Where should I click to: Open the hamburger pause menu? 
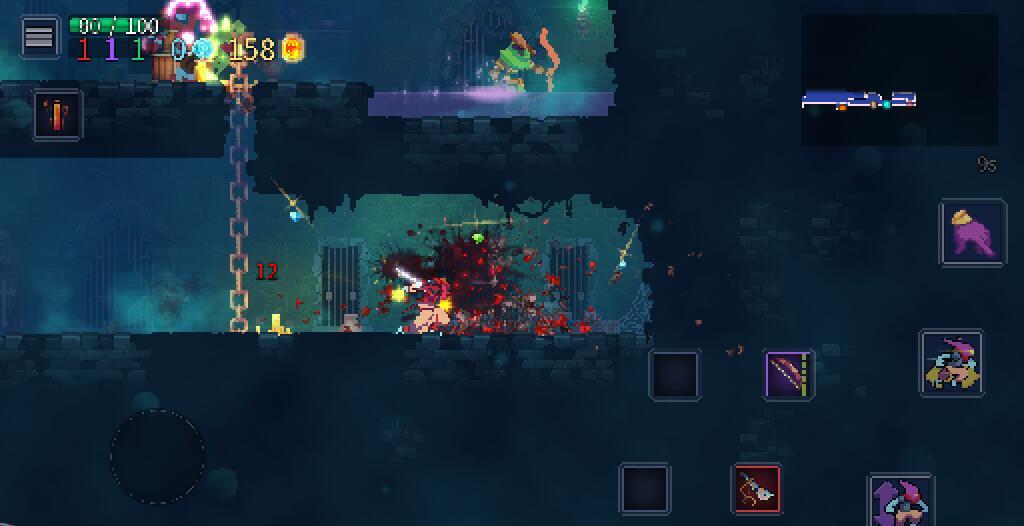click(x=39, y=37)
